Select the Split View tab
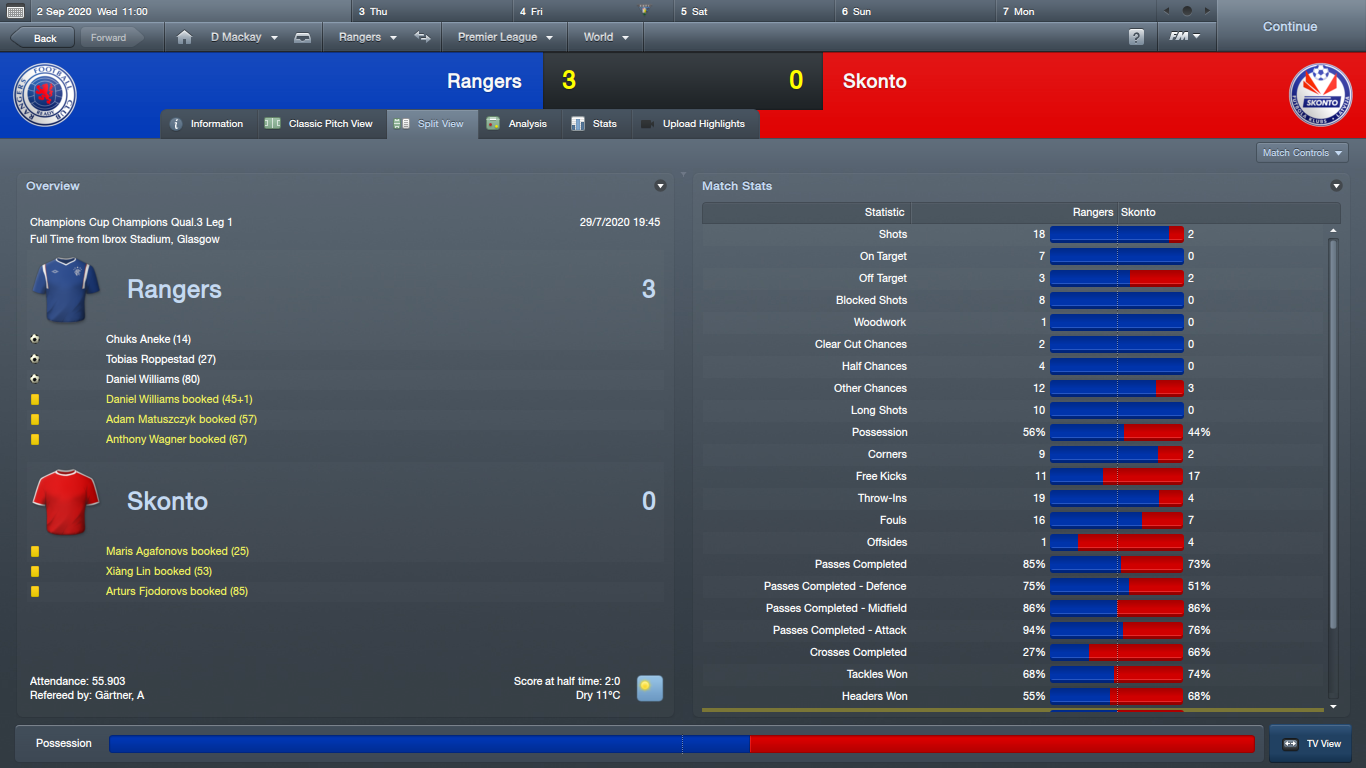1366x768 pixels. pos(431,124)
